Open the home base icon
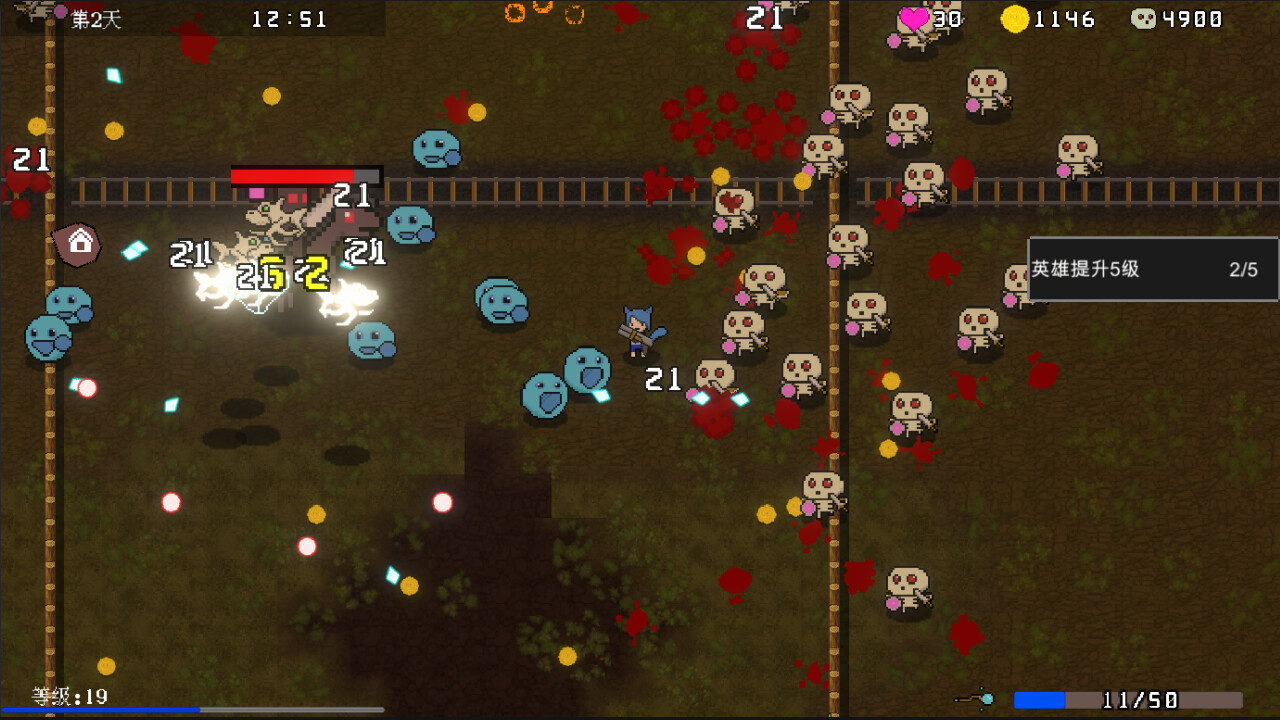This screenshot has width=1280, height=720. pyautogui.click(x=78, y=242)
